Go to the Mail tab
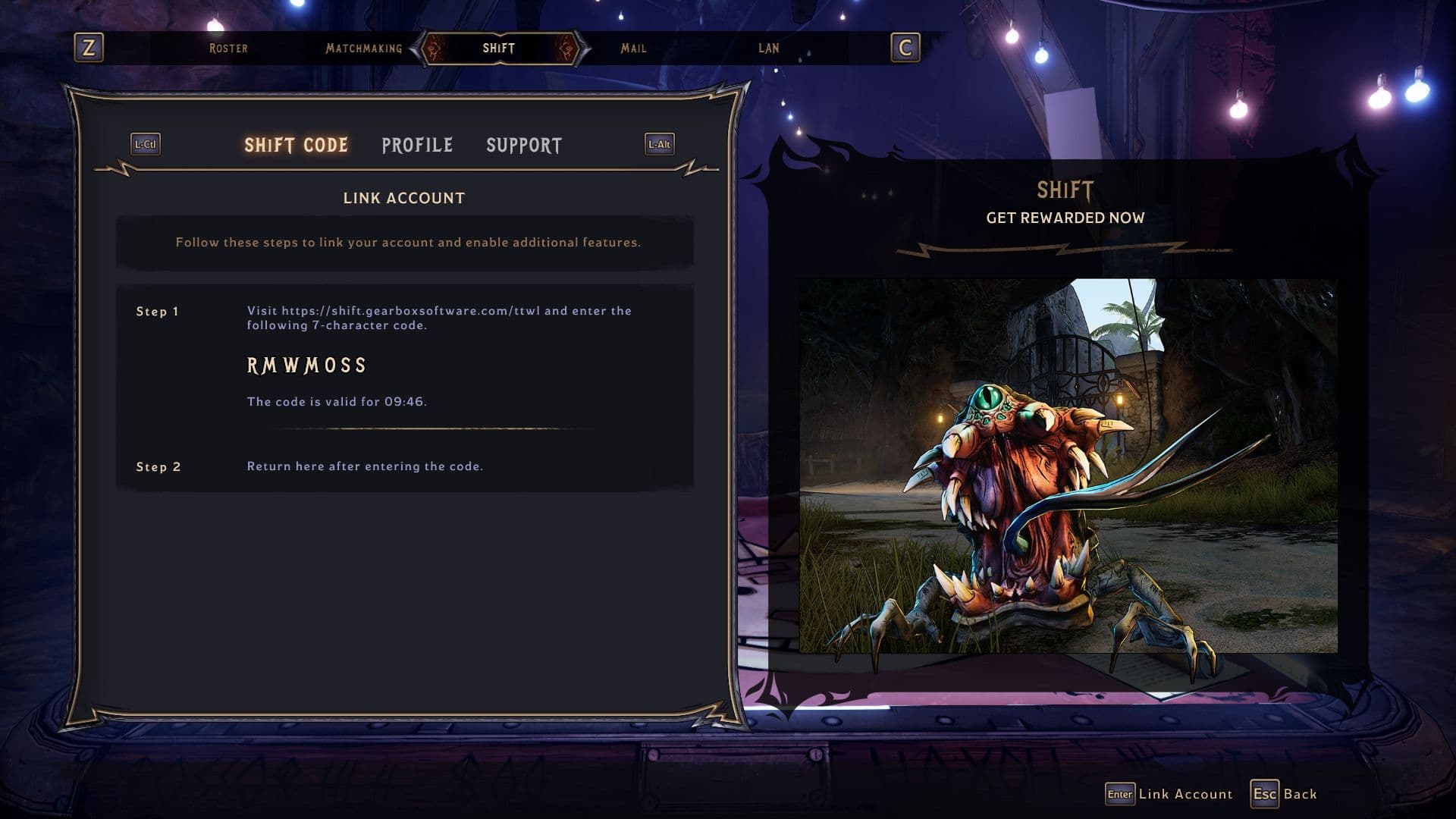Image resolution: width=1456 pixels, height=819 pixels. pos(633,49)
